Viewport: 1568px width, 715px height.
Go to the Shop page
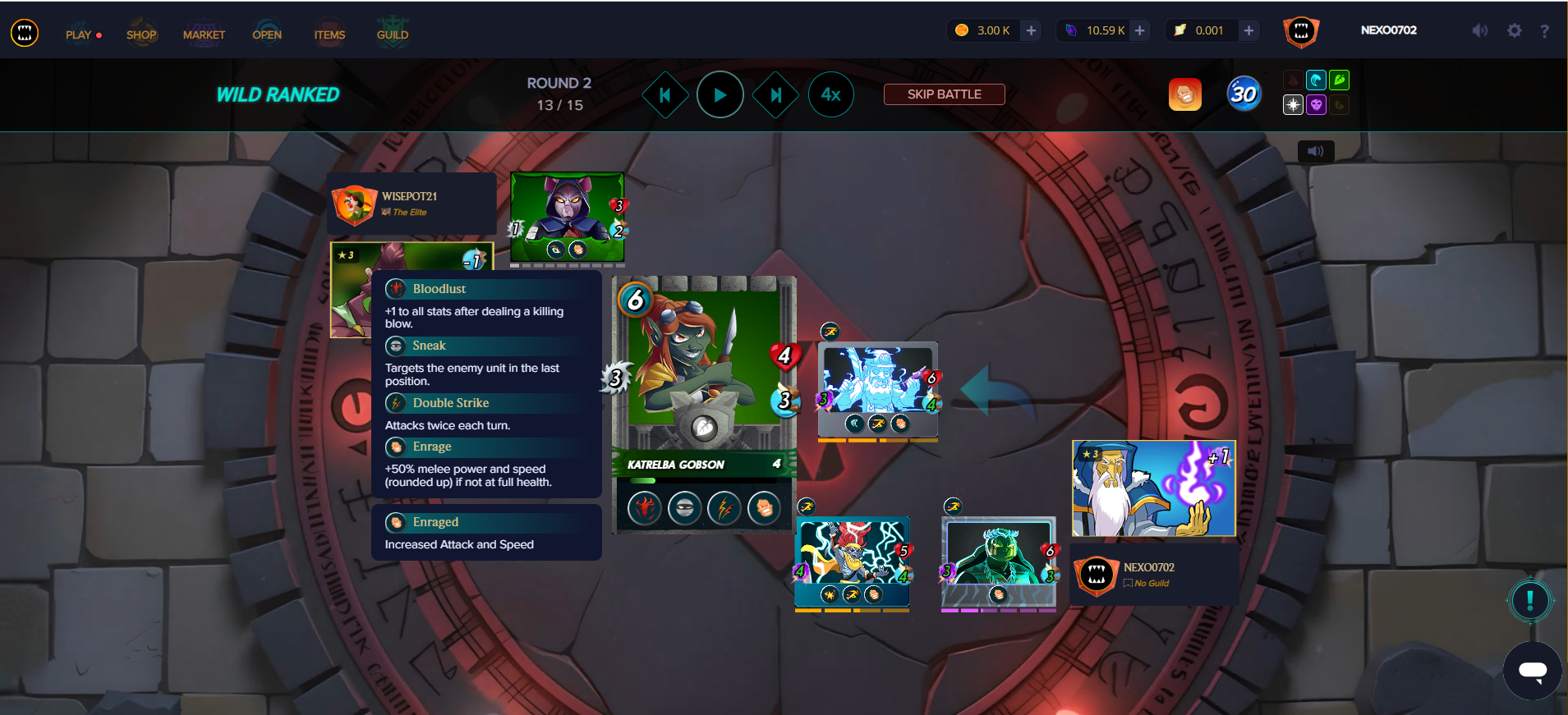point(141,34)
